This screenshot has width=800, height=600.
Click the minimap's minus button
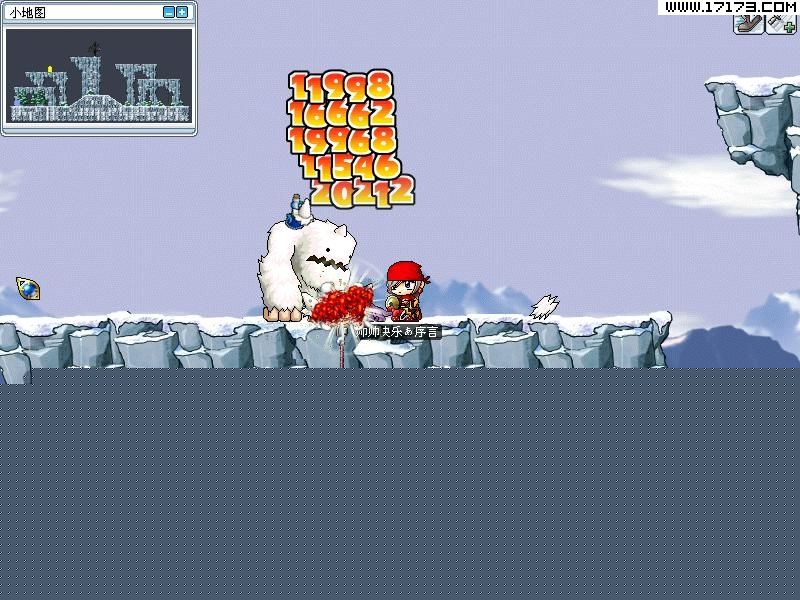pyautogui.click(x=168, y=12)
